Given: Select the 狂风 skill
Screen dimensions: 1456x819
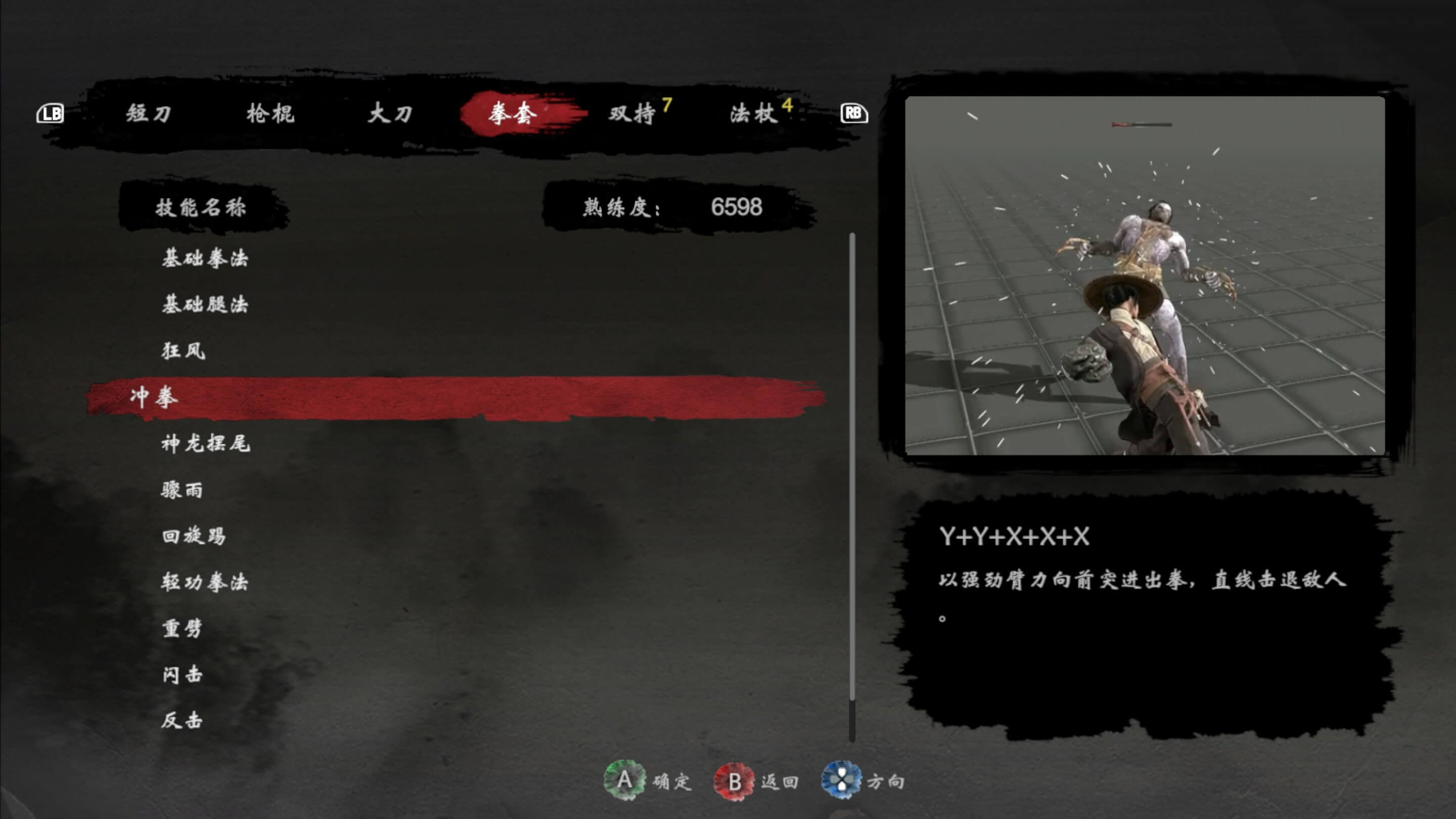Looking at the screenshot, I should [x=183, y=351].
